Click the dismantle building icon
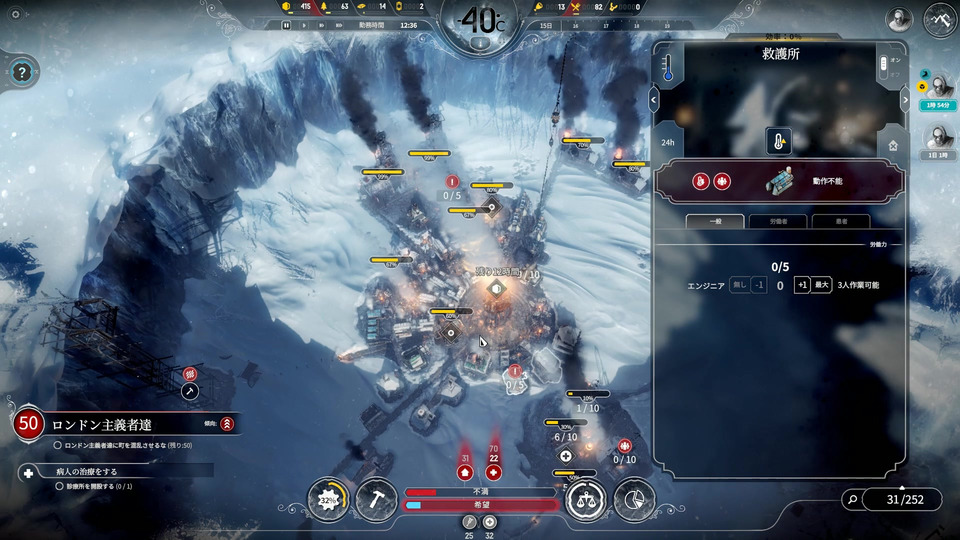The height and width of the screenshot is (540, 960). [892, 145]
